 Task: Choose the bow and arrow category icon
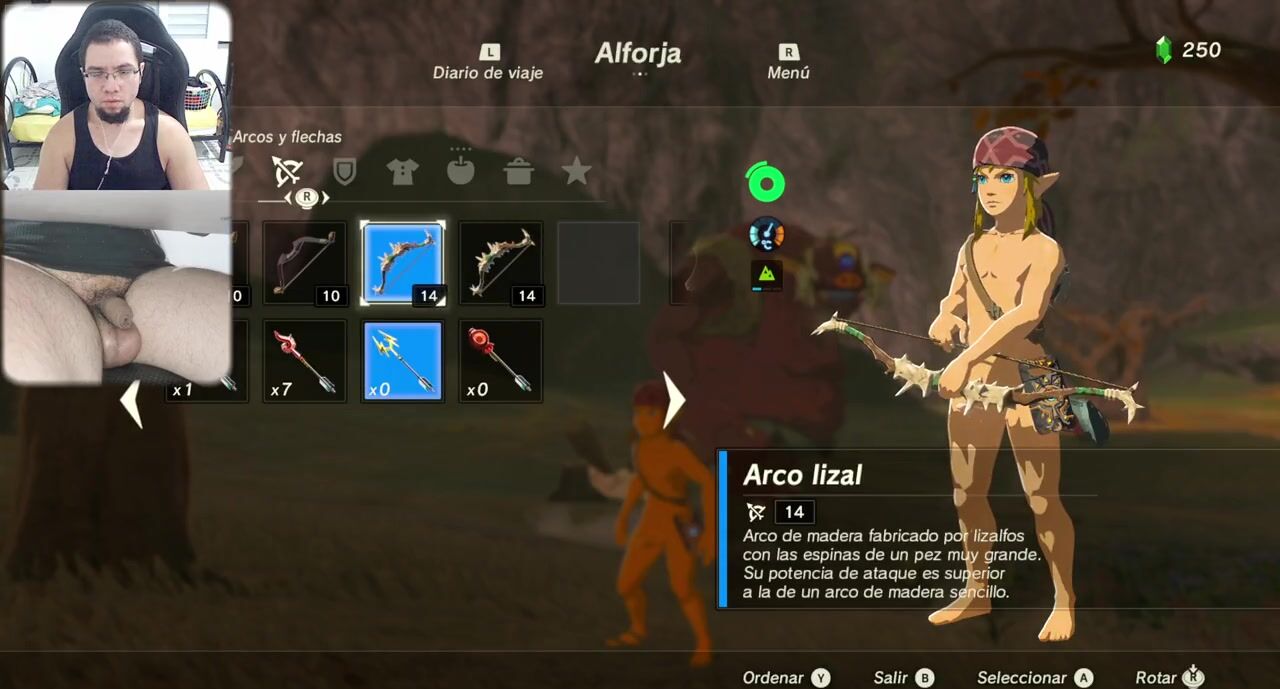coord(287,172)
